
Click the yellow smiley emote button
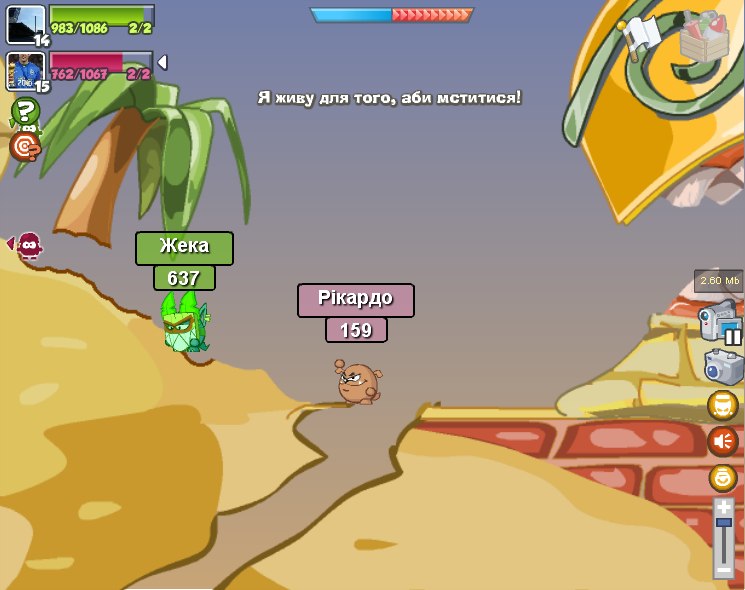coord(723,478)
